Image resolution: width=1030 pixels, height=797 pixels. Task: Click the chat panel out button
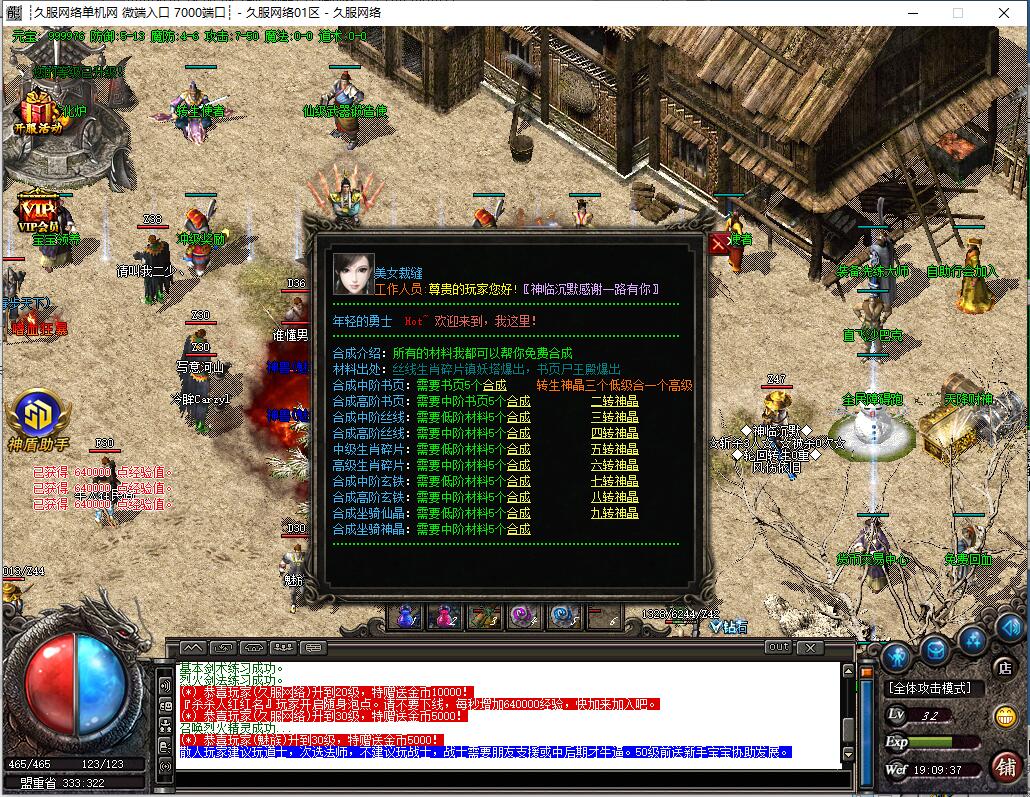777,647
